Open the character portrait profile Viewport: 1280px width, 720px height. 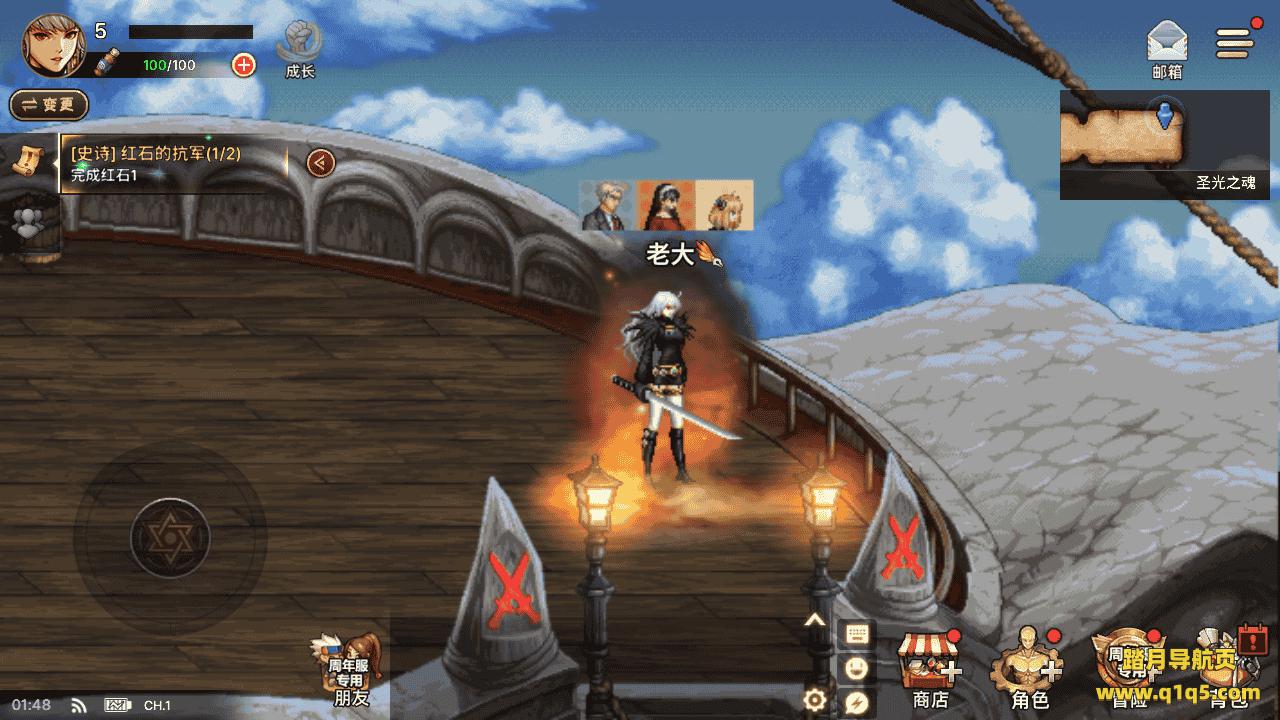53,46
